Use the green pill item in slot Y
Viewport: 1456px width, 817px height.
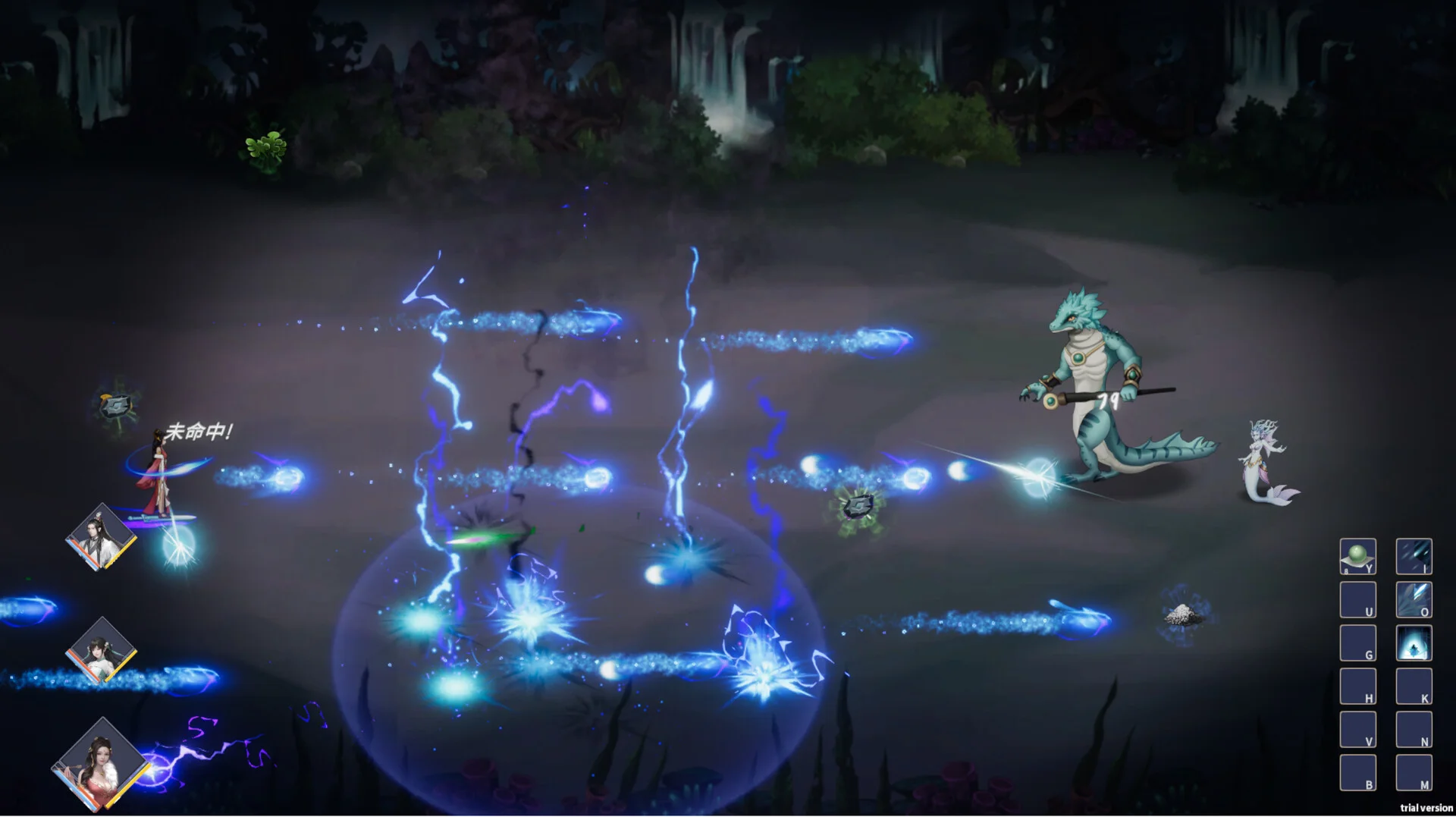1358,556
